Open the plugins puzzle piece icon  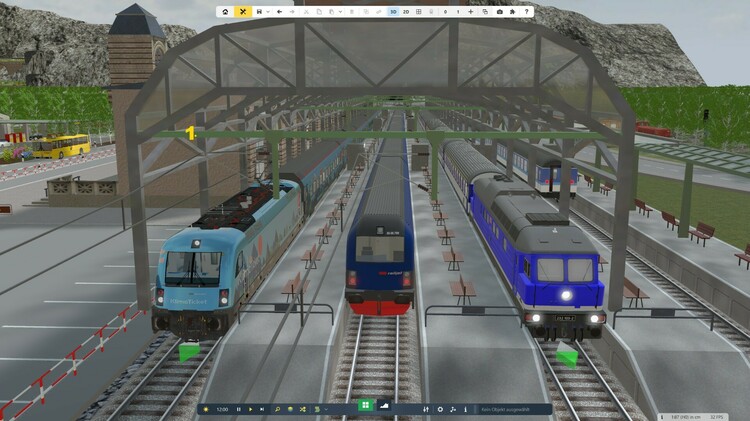point(513,12)
